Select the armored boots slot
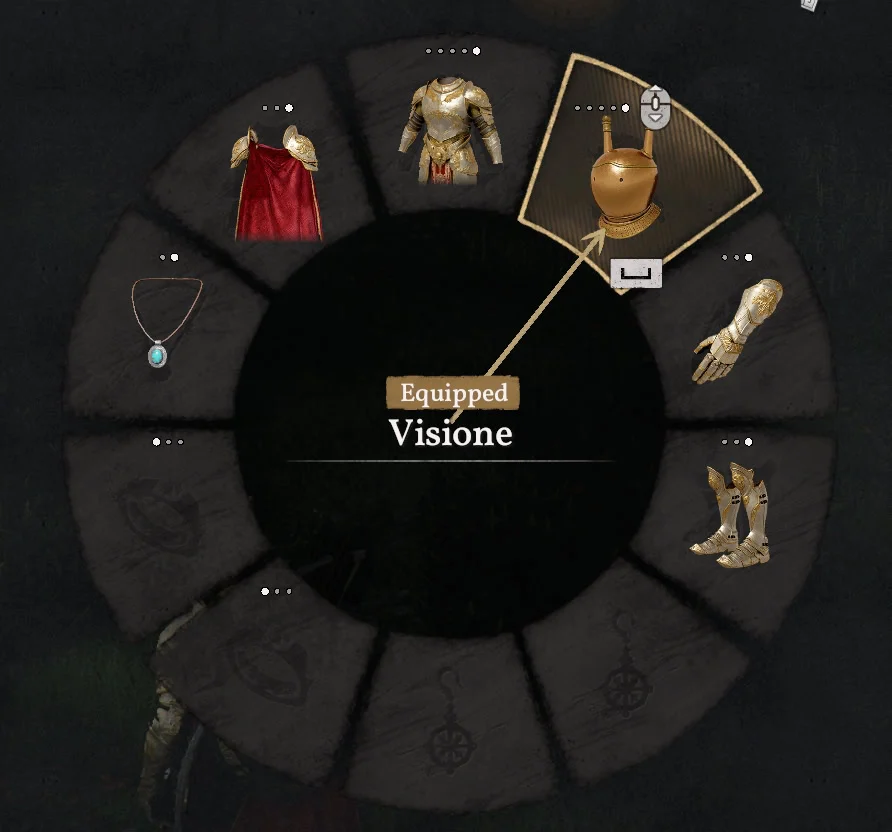Image resolution: width=892 pixels, height=832 pixels. click(731, 513)
